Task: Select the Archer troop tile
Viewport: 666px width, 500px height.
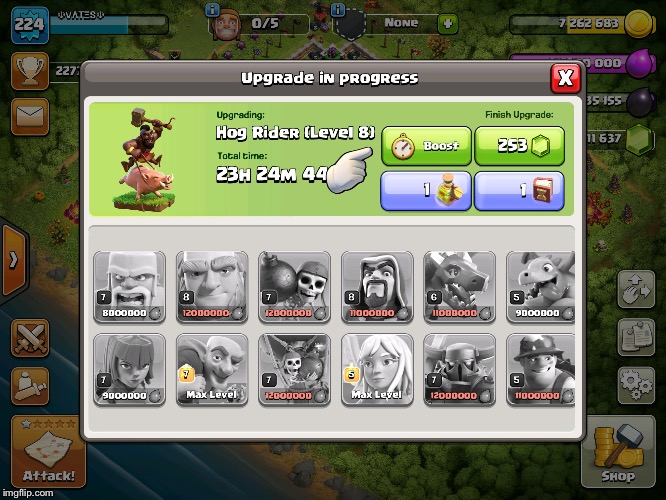Action: (x=130, y=368)
